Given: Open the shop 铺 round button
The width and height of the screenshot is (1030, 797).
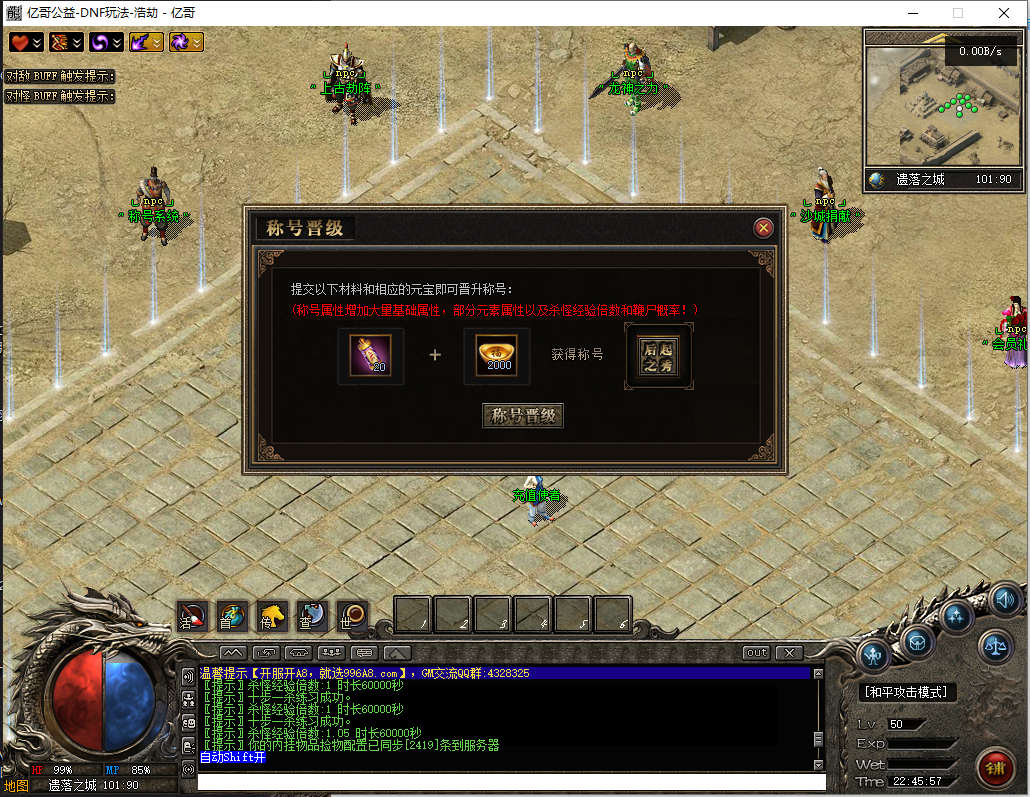Looking at the screenshot, I should click(x=996, y=768).
